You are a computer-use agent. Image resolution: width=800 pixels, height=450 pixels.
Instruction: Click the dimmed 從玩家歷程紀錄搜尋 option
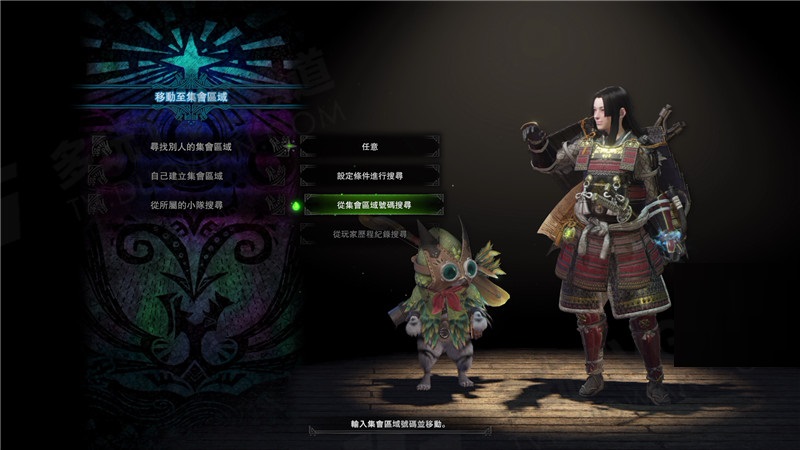369,234
